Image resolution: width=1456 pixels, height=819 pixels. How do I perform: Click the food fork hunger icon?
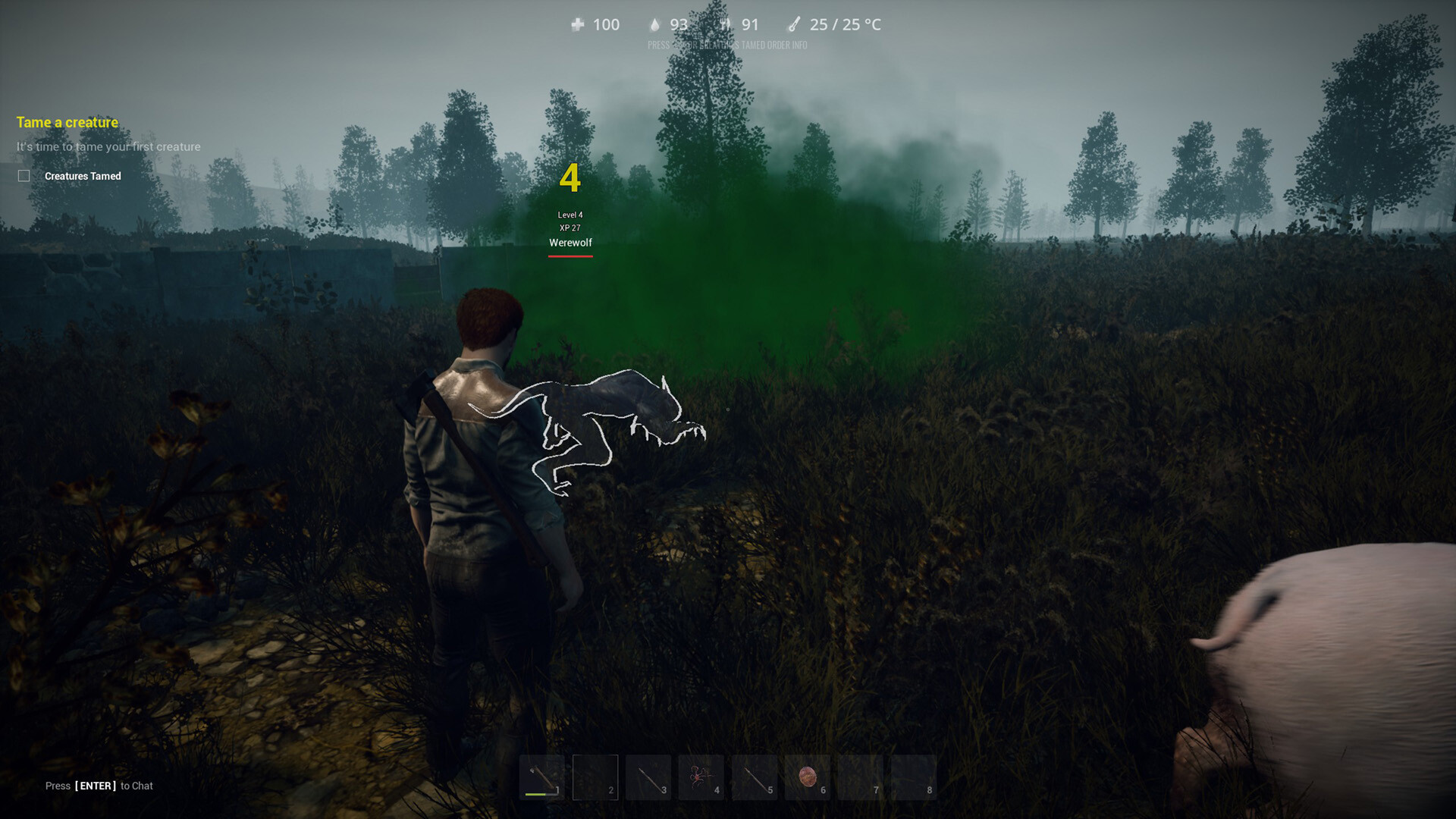[726, 24]
